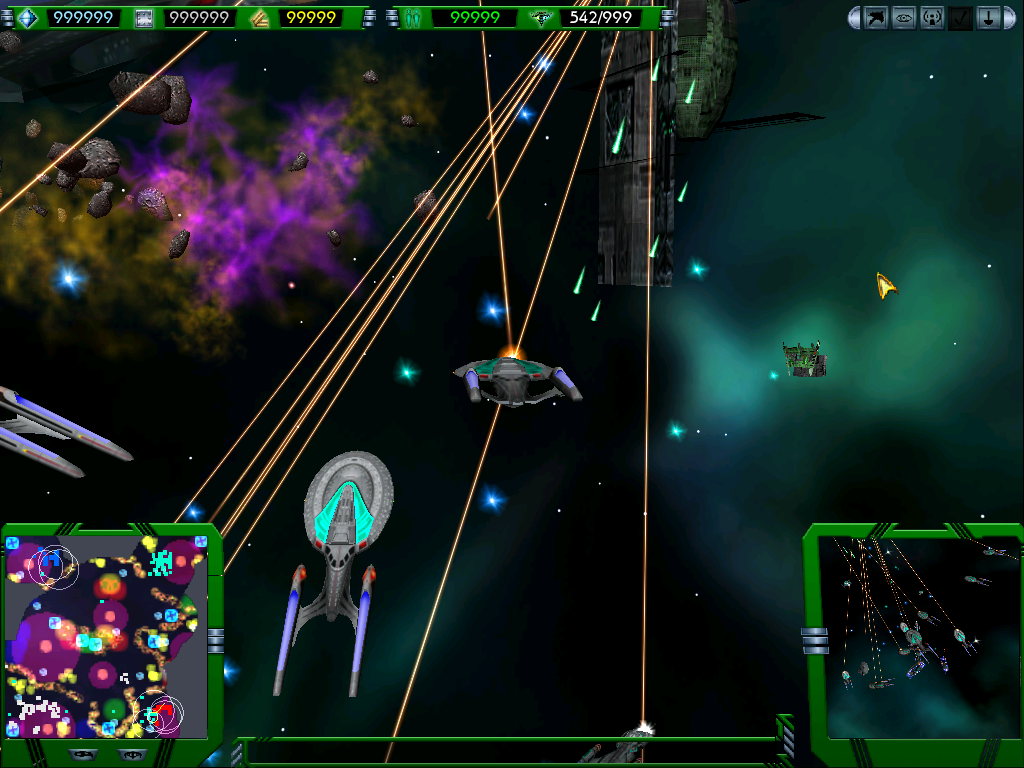The image size is (1024, 768).
Task: Open the communications beacon button
Action: (932, 18)
